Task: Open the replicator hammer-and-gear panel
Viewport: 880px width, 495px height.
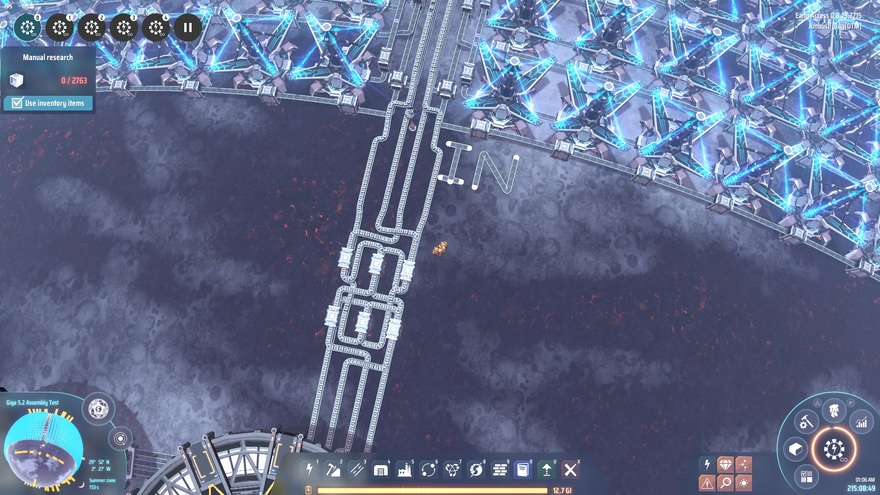Action: click(x=803, y=422)
